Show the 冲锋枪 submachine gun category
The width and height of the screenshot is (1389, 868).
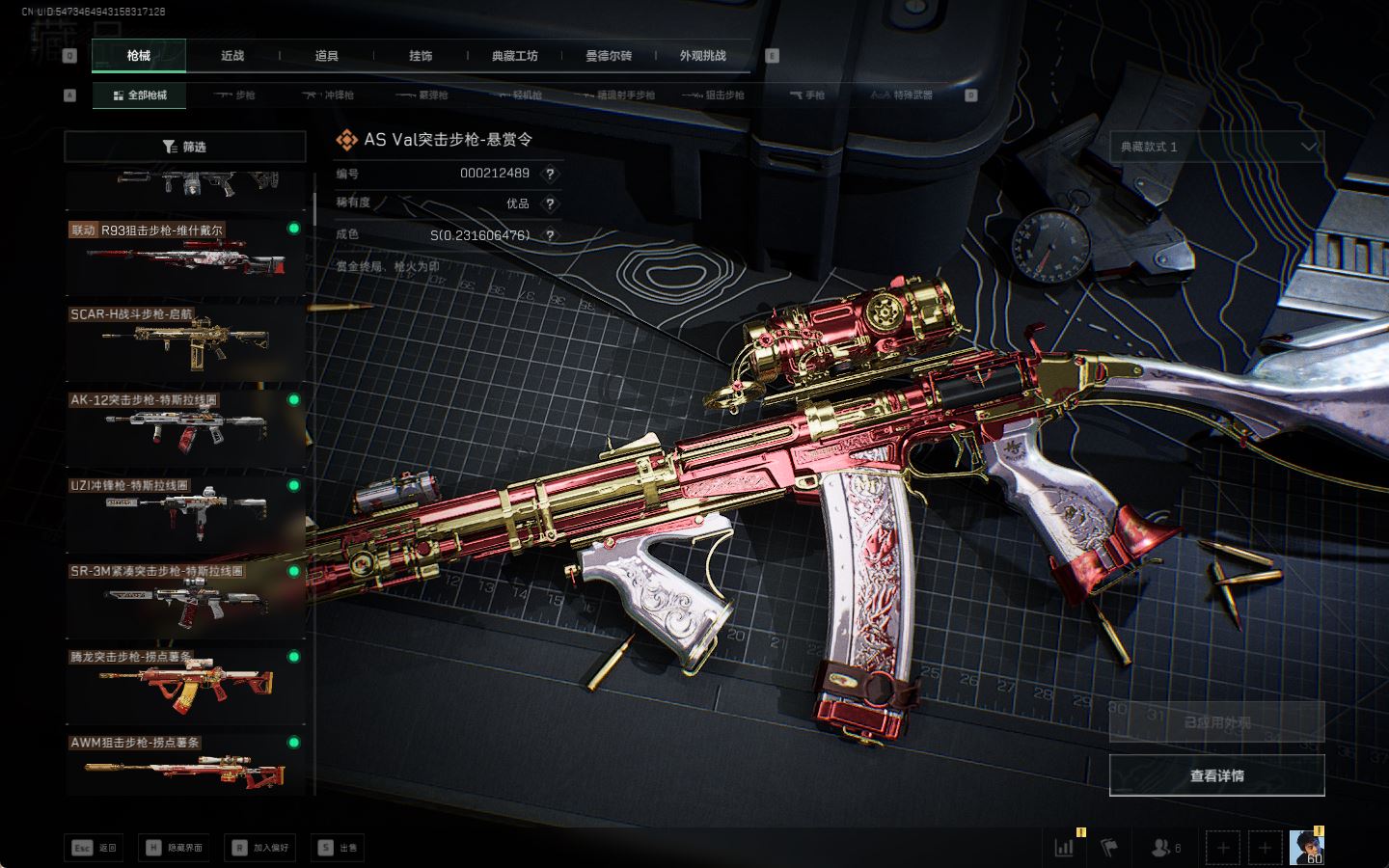pyautogui.click(x=329, y=95)
